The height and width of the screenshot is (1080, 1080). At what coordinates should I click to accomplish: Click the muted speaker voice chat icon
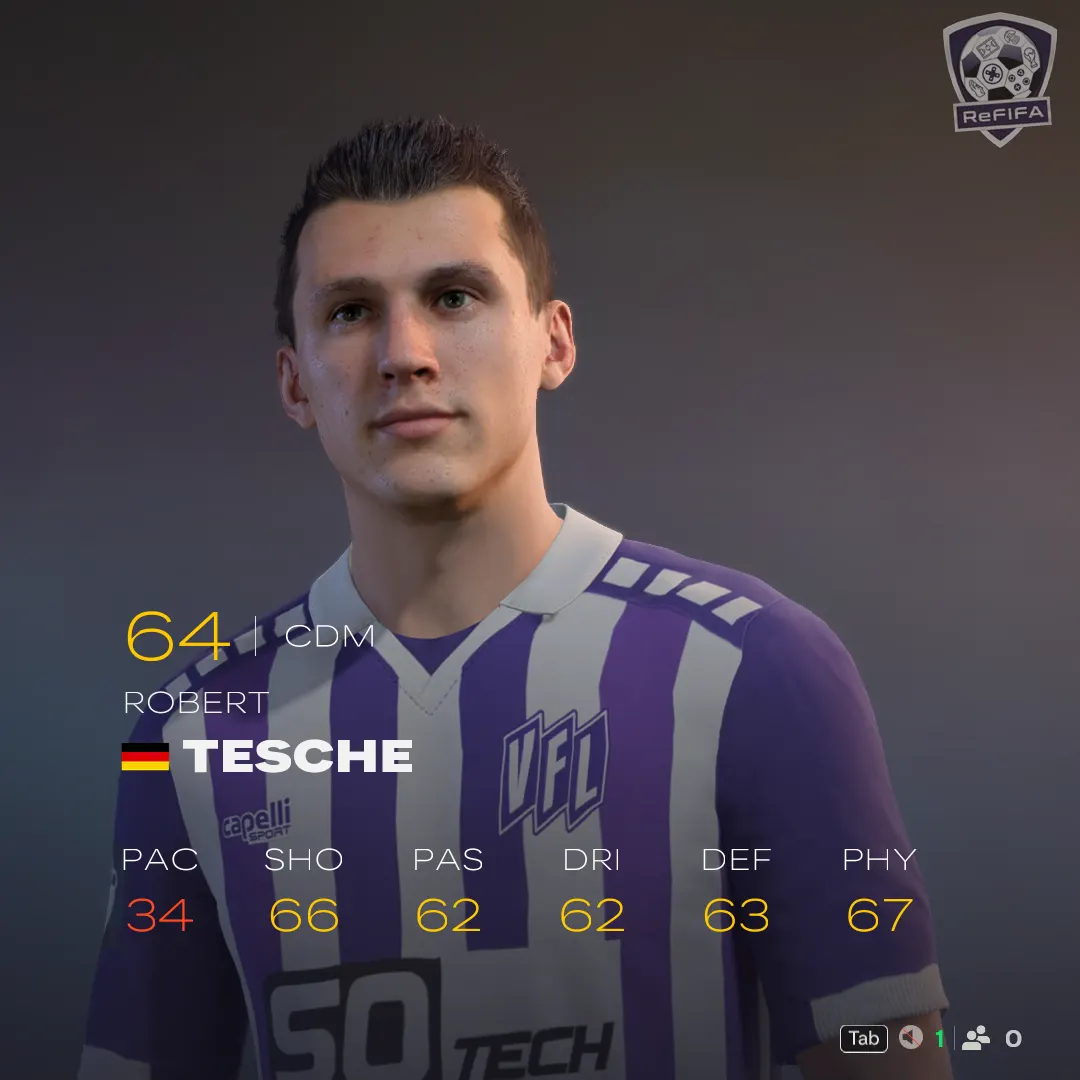coord(910,1039)
